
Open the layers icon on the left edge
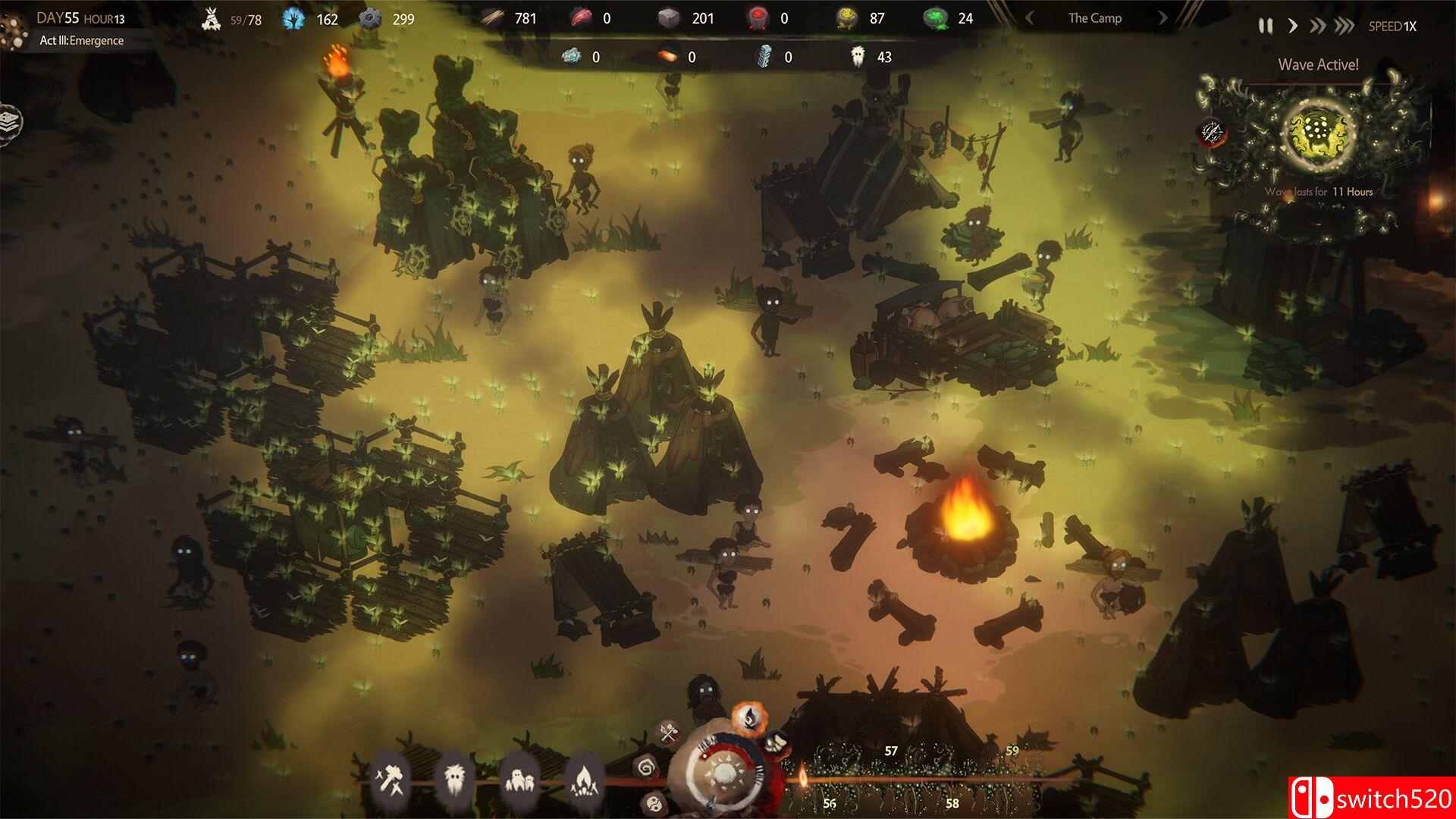tap(9, 121)
